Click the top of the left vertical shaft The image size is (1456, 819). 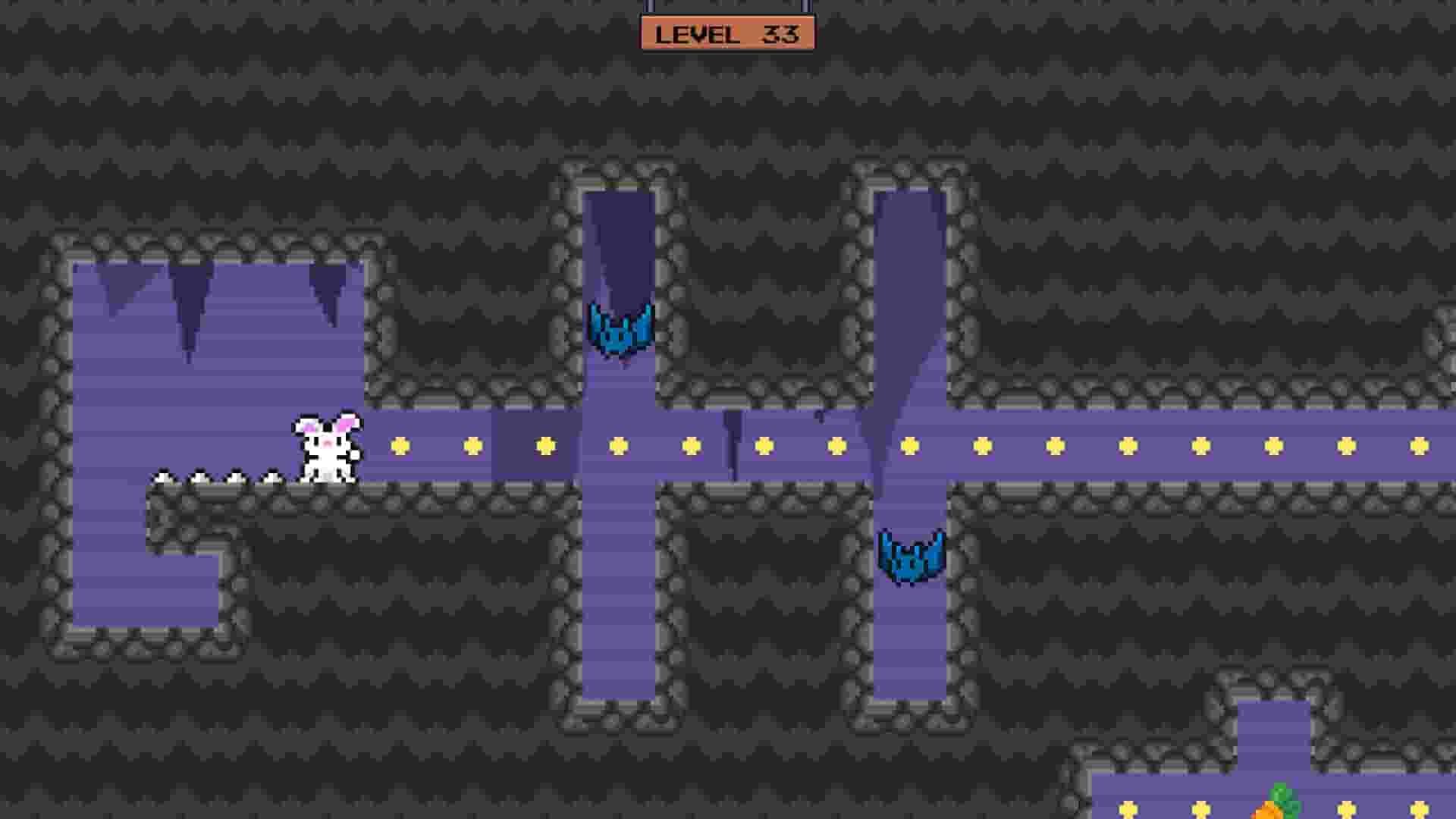(622, 205)
